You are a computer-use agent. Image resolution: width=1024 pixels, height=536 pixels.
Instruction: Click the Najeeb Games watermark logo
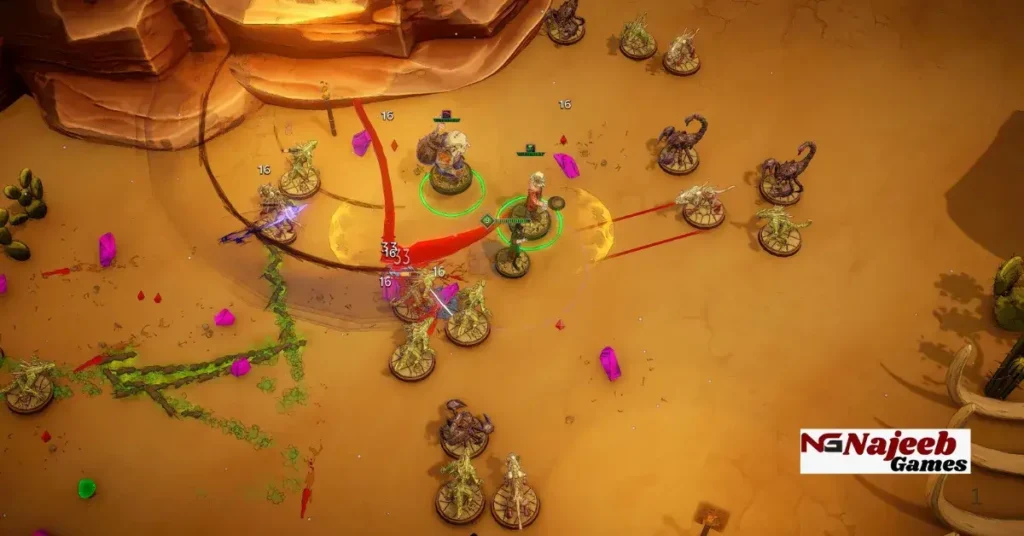(x=884, y=451)
